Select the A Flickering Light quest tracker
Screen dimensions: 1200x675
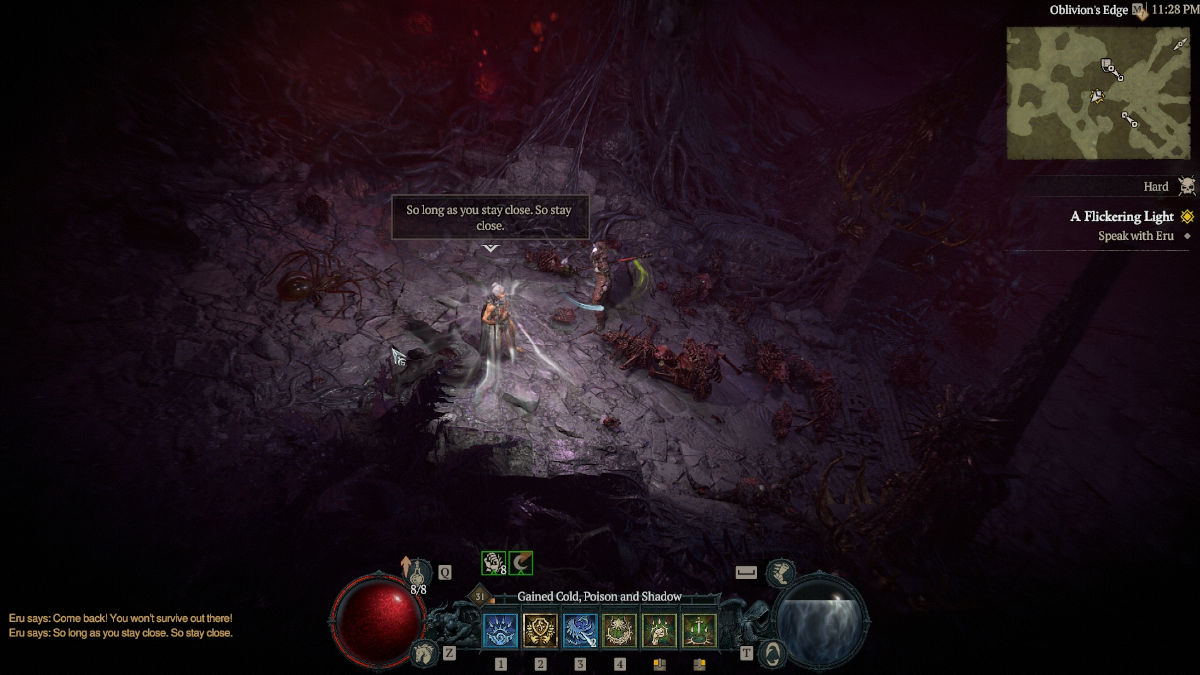click(x=1122, y=216)
